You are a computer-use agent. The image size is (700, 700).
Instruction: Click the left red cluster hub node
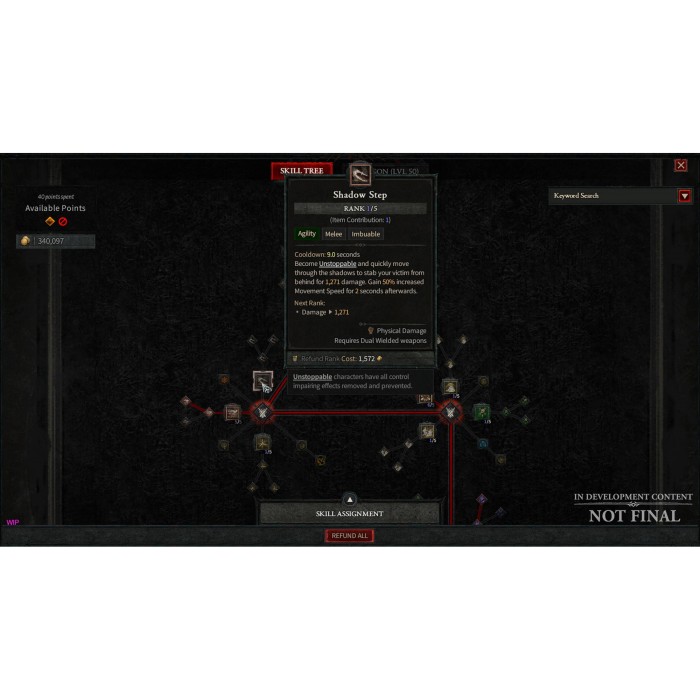pyautogui.click(x=262, y=411)
